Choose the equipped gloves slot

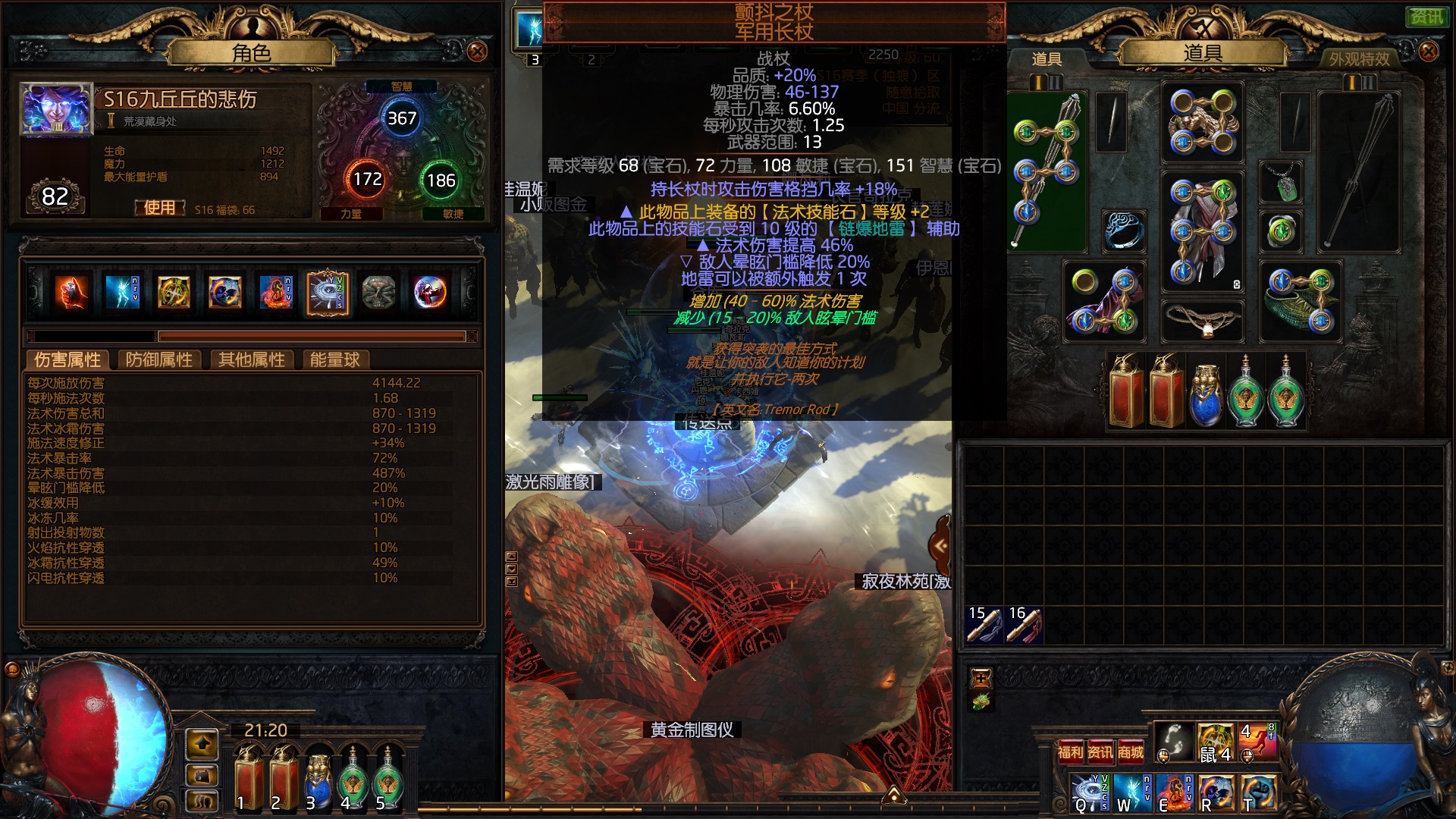(x=1105, y=301)
